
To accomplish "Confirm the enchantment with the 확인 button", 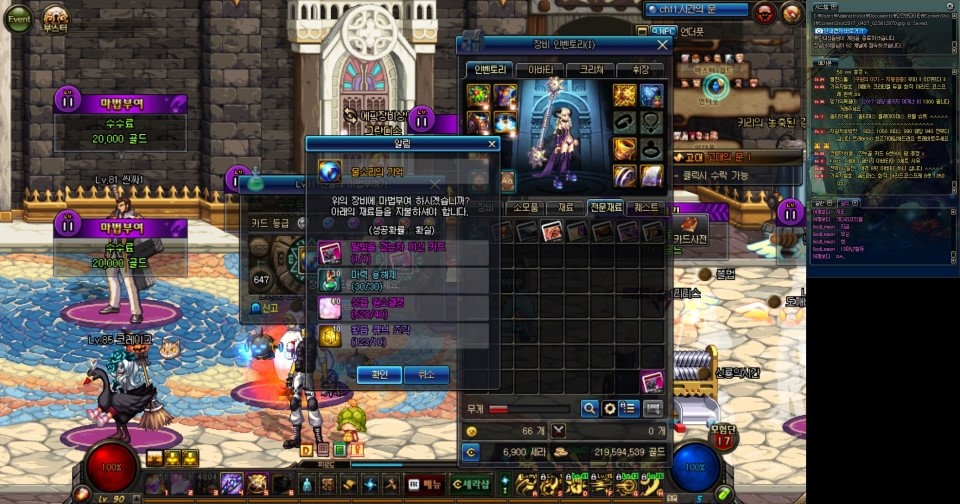I will [379, 375].
